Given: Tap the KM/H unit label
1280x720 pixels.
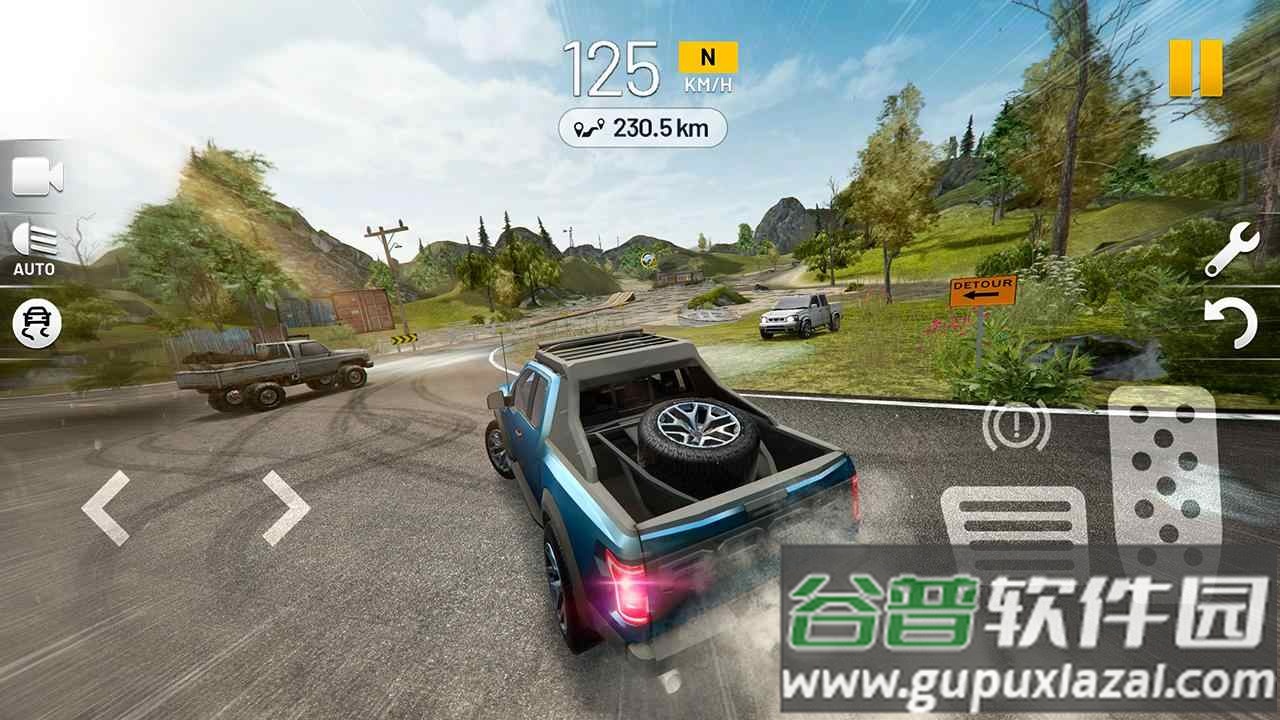Looking at the screenshot, I should (x=707, y=85).
